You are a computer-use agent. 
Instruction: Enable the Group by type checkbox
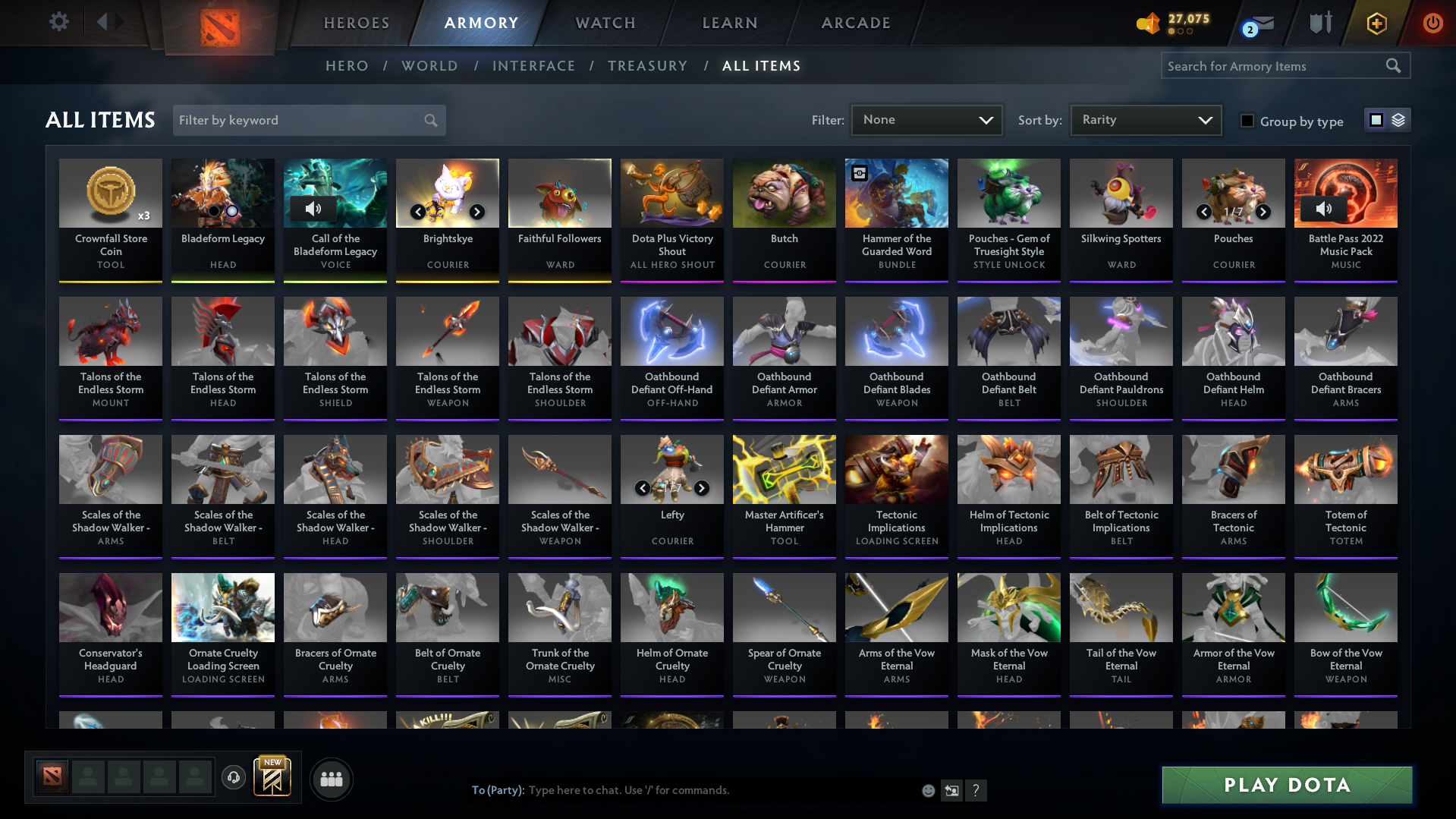click(1247, 121)
